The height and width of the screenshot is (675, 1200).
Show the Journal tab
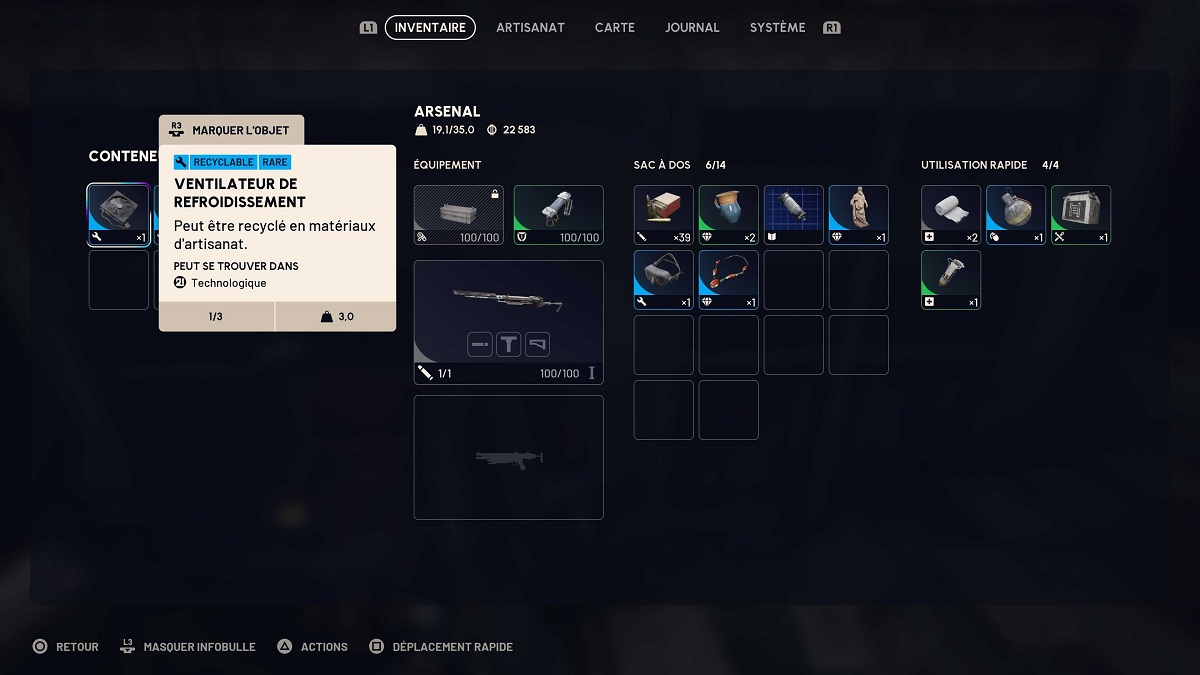click(692, 28)
